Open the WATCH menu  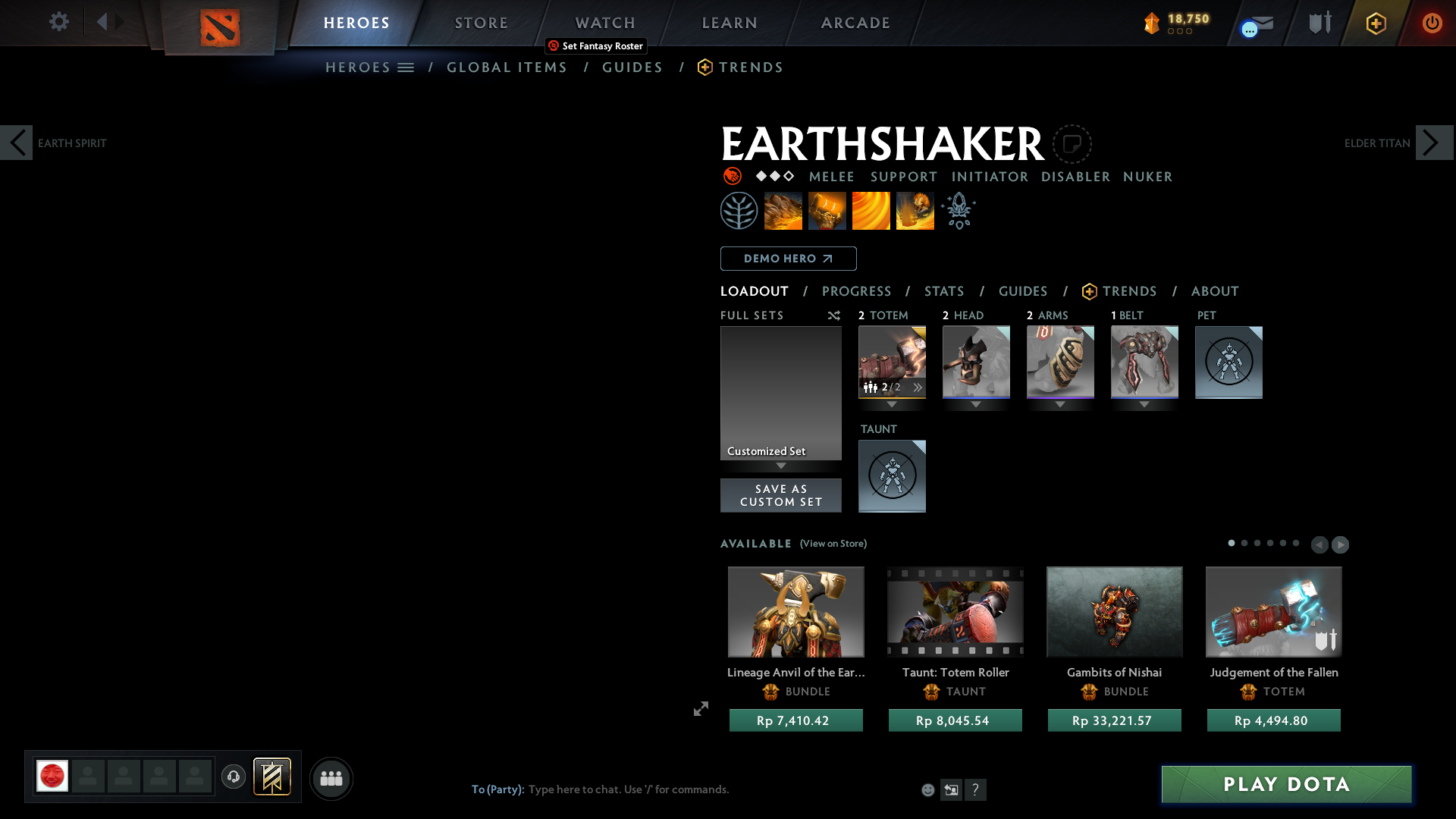[x=604, y=23]
